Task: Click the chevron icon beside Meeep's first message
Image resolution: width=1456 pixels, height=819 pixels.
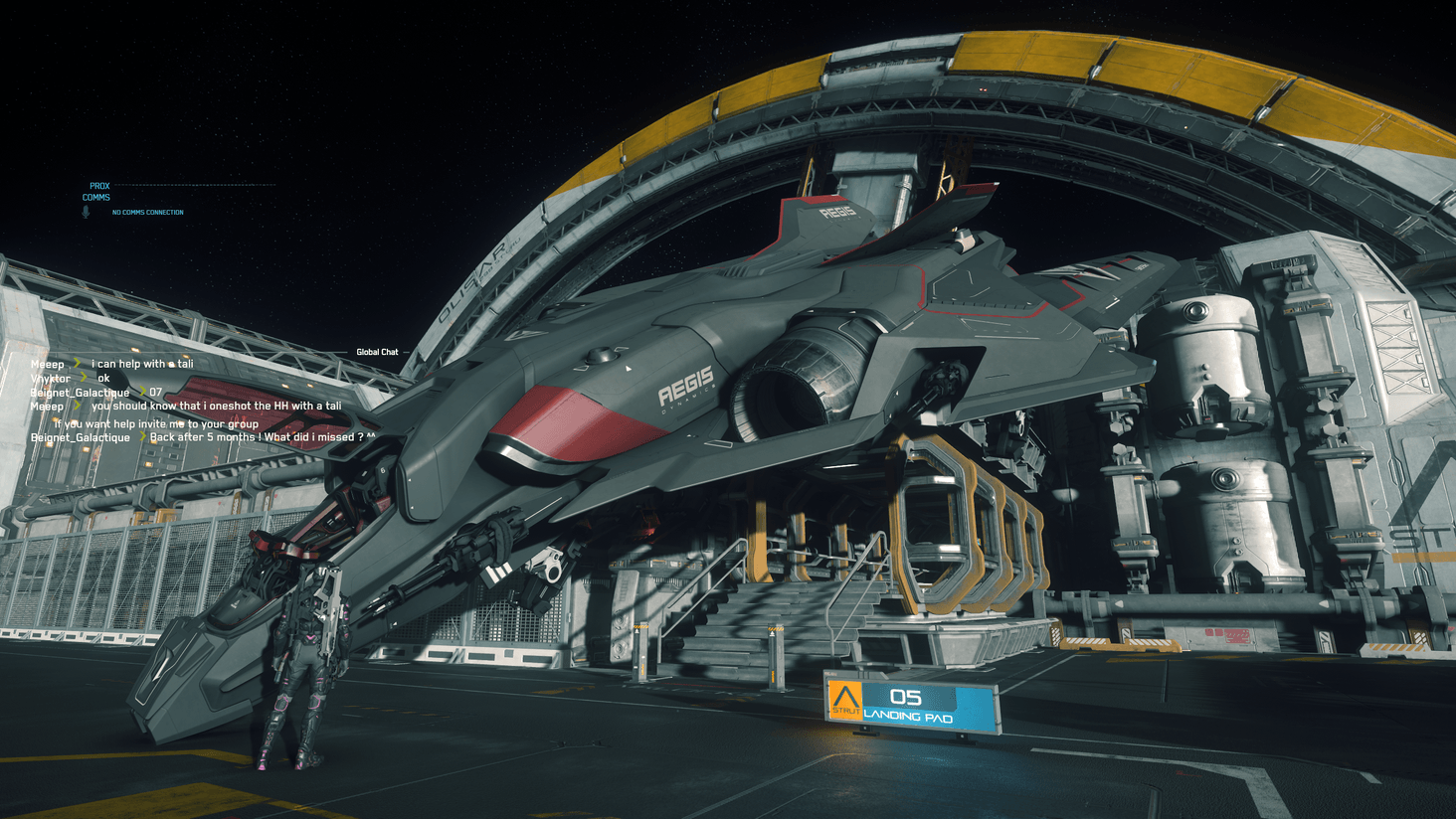Action: pyautogui.click(x=78, y=364)
